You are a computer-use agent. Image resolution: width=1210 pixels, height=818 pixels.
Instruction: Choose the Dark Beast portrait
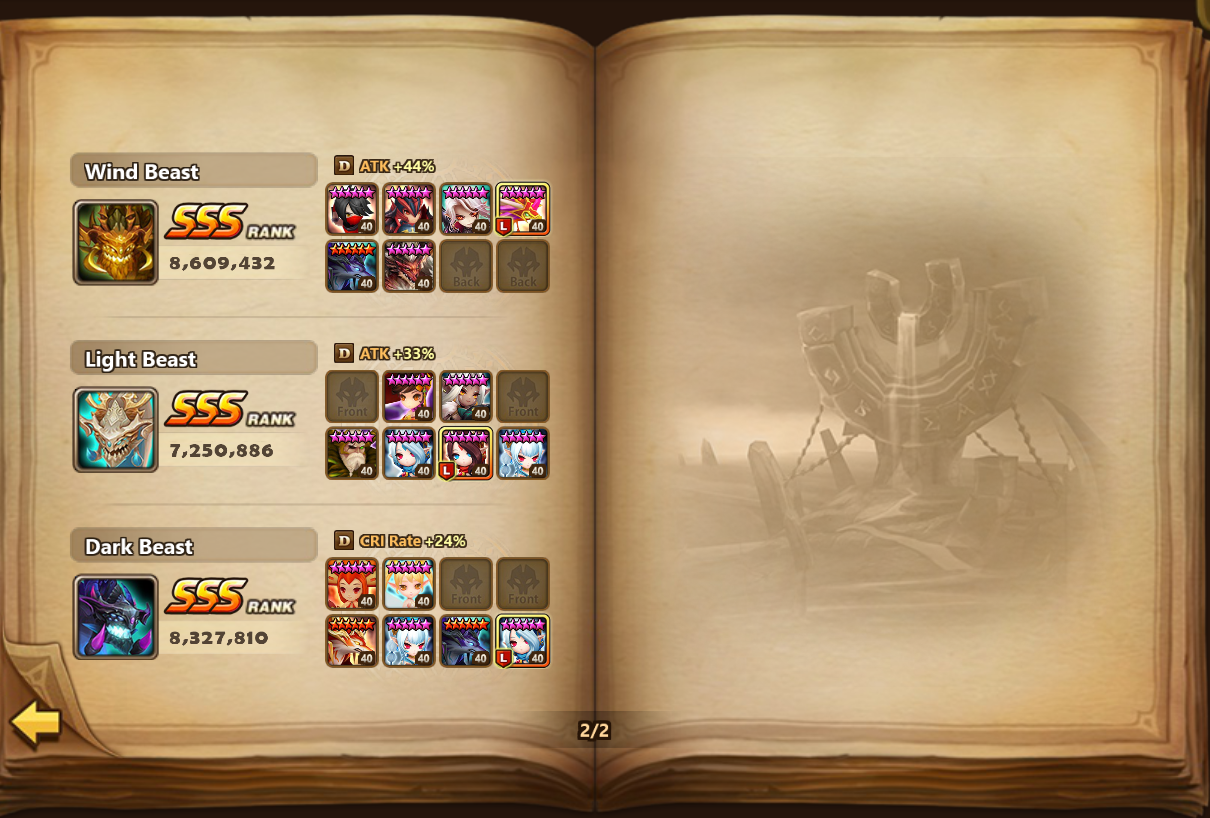point(115,616)
